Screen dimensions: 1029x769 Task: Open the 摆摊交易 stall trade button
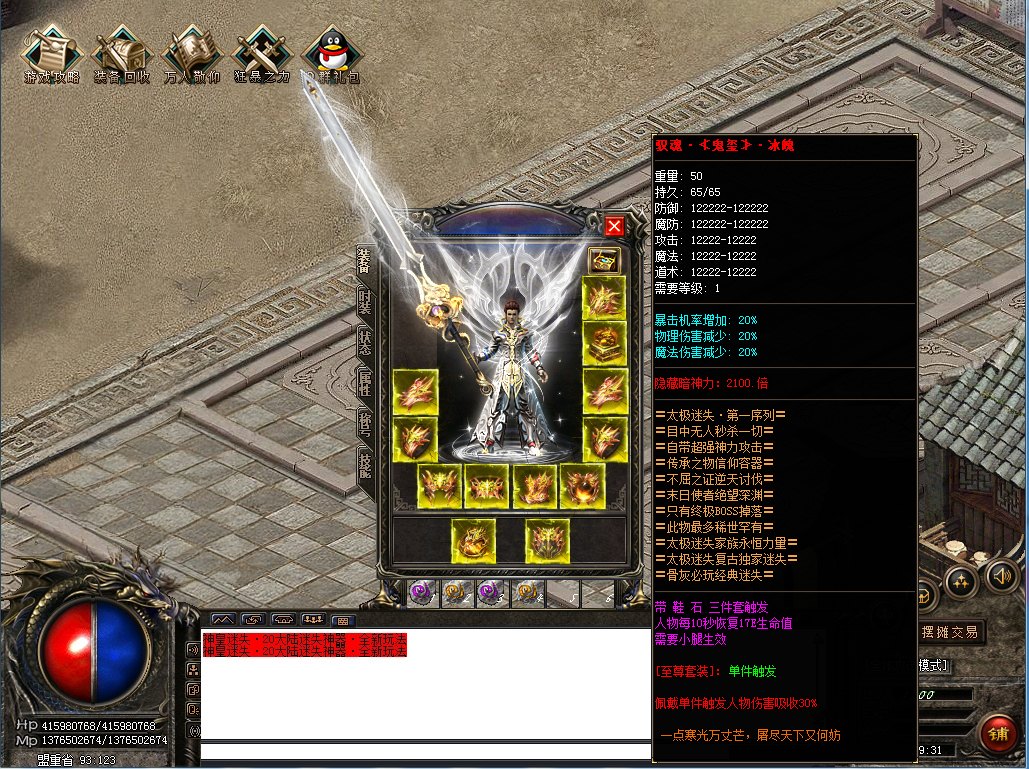click(949, 632)
